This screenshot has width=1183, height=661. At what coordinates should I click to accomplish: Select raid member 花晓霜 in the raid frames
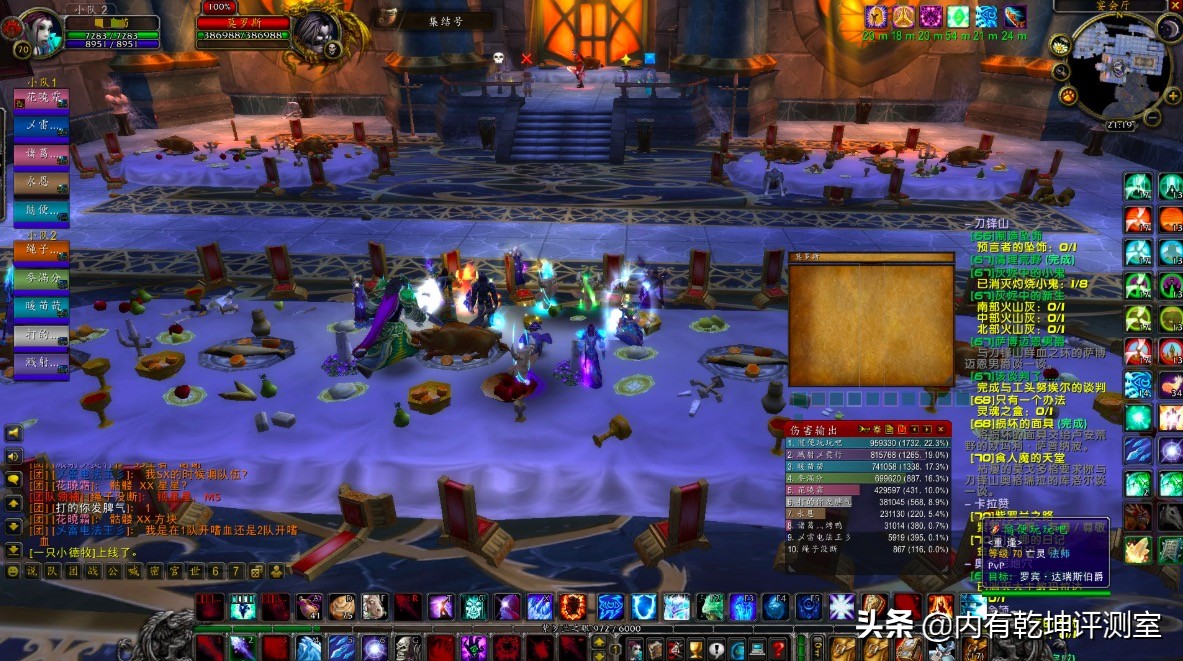[41, 100]
